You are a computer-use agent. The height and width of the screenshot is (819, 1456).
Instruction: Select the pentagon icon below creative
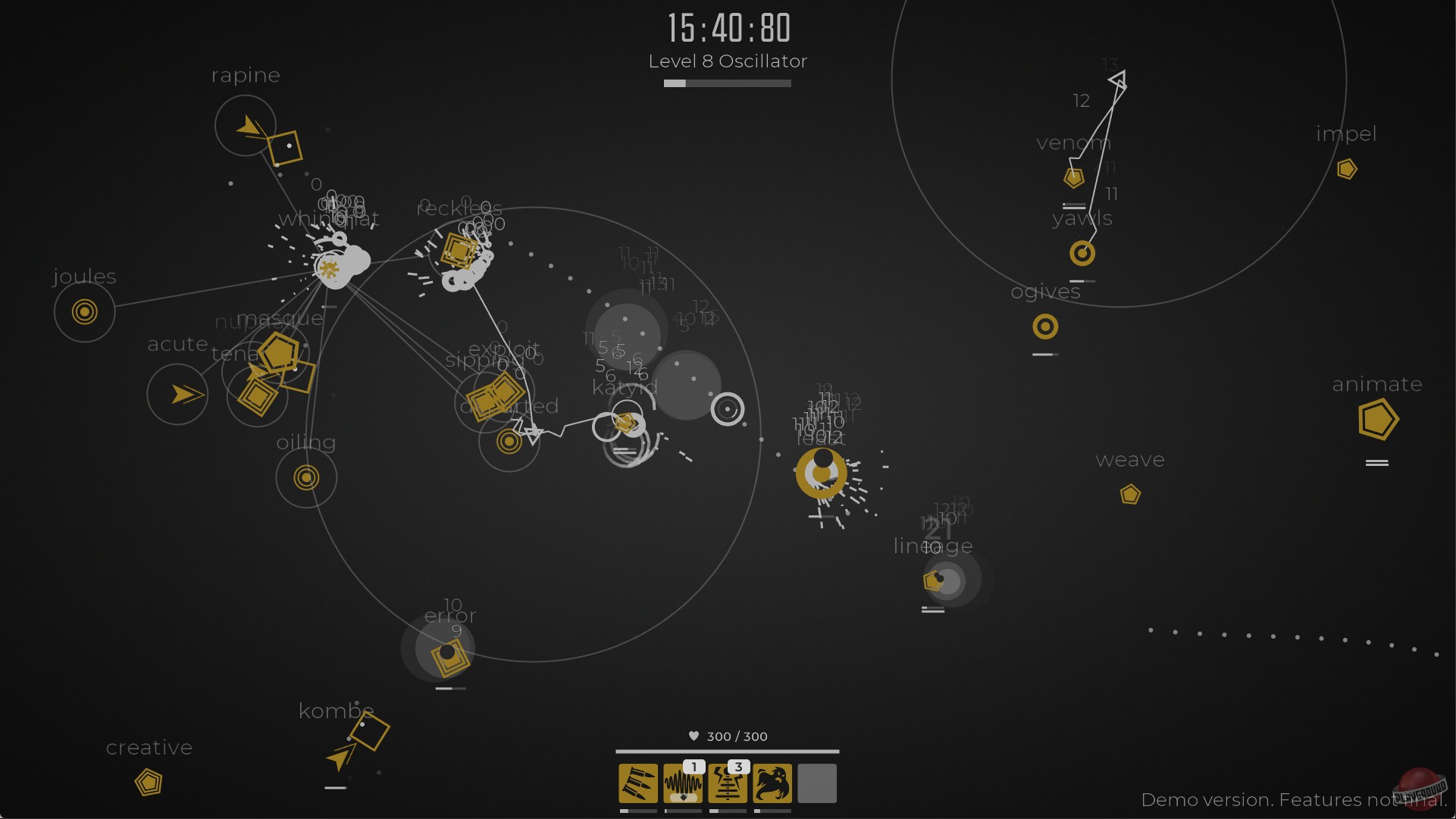[x=149, y=782]
